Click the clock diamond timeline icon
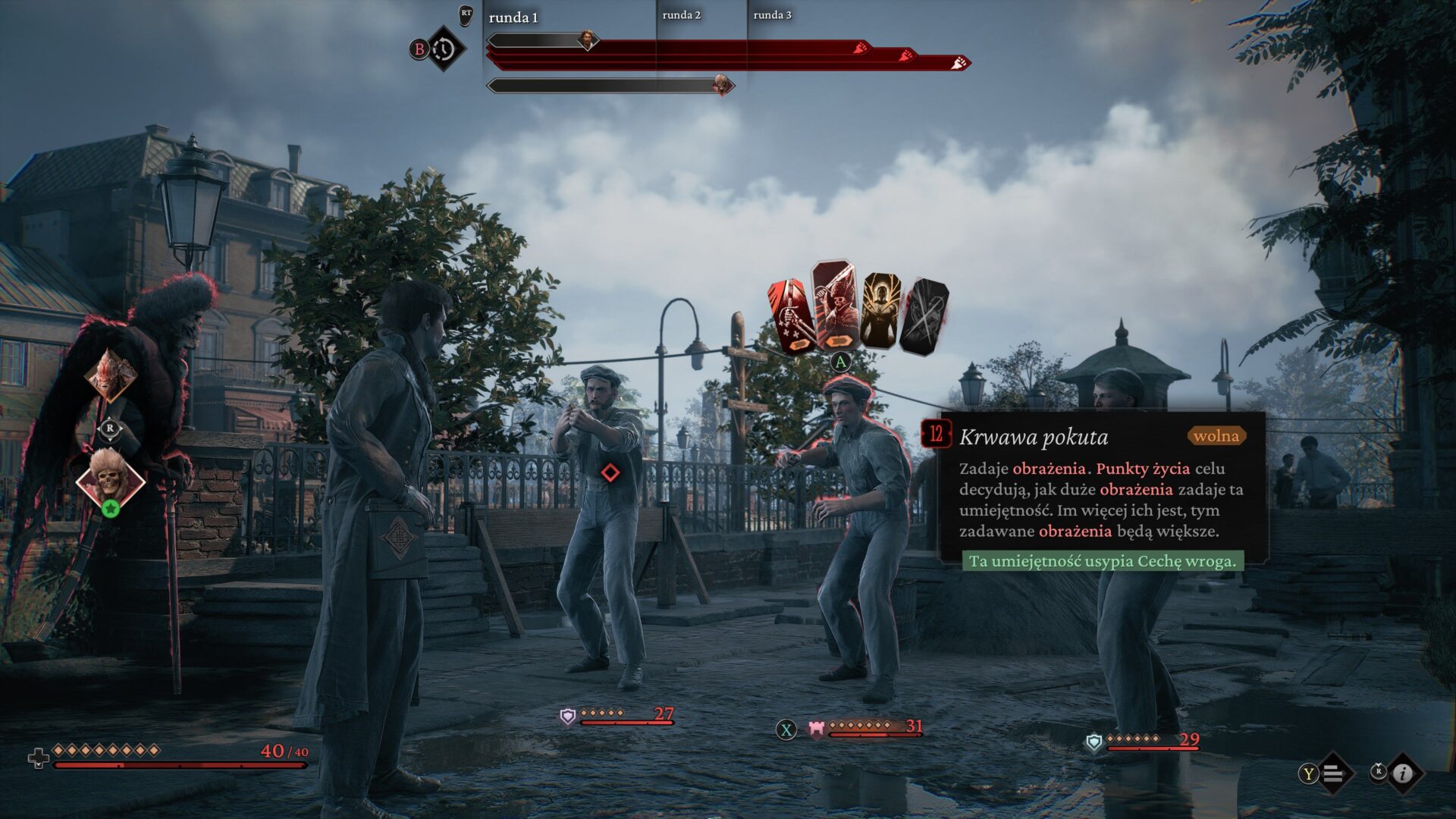 [444, 49]
